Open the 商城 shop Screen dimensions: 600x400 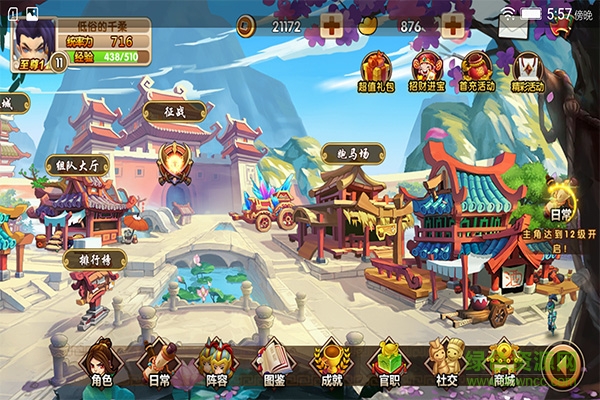[x=503, y=362]
